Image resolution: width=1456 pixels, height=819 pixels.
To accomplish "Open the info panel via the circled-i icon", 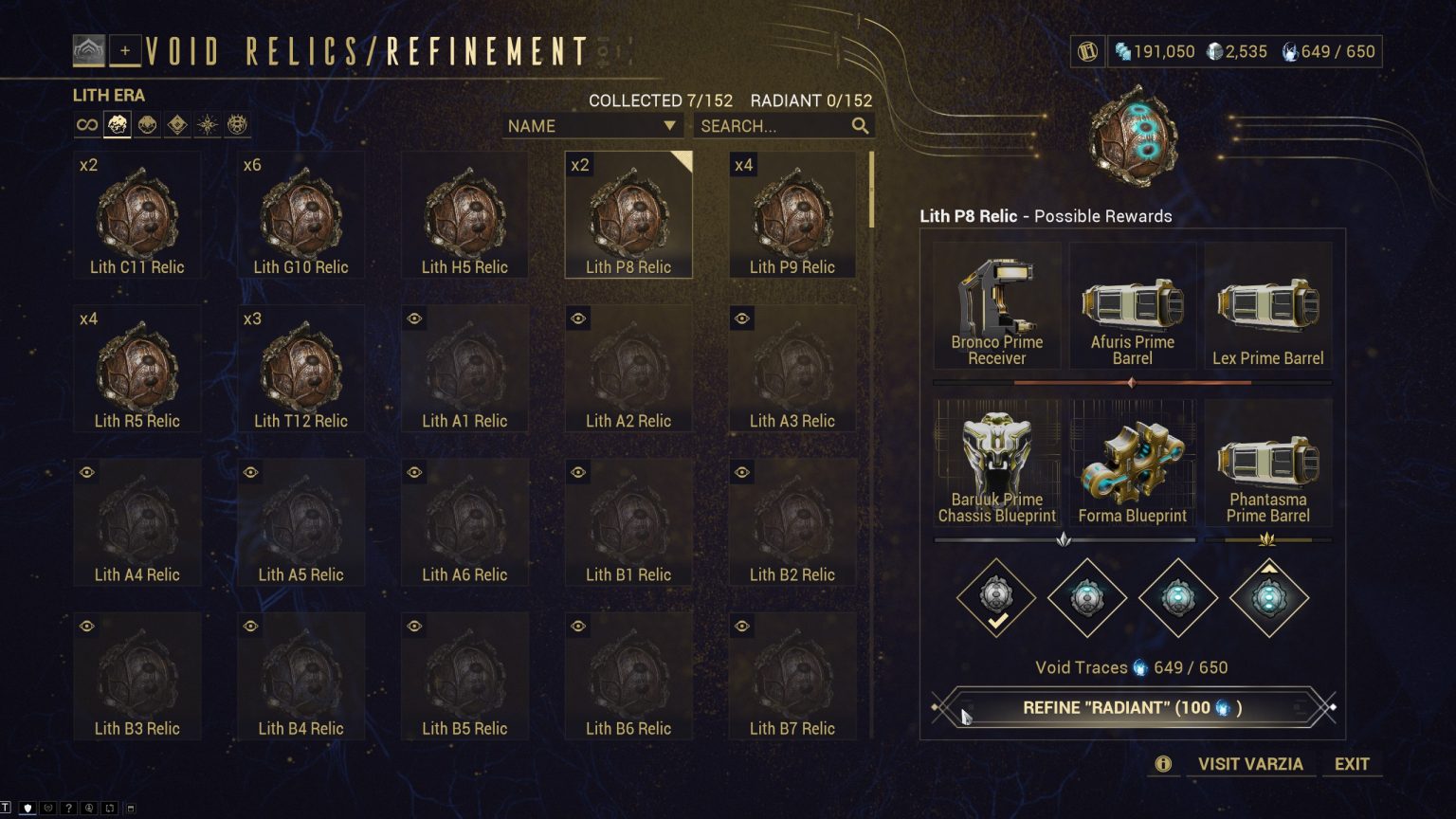I will click(x=1162, y=764).
